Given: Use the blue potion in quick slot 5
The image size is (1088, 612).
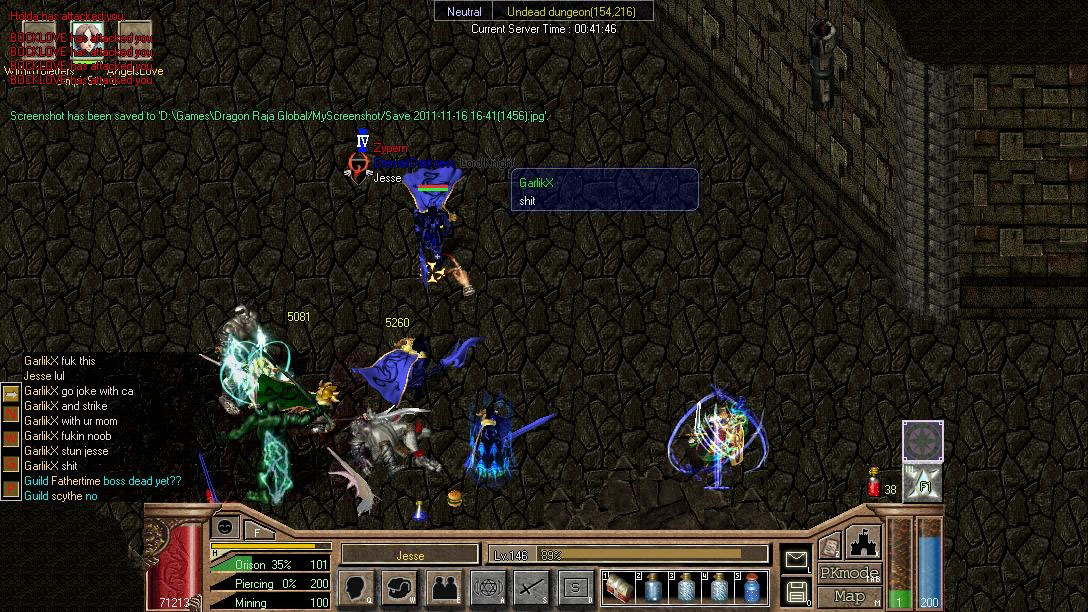Looking at the screenshot, I should coord(750,587).
